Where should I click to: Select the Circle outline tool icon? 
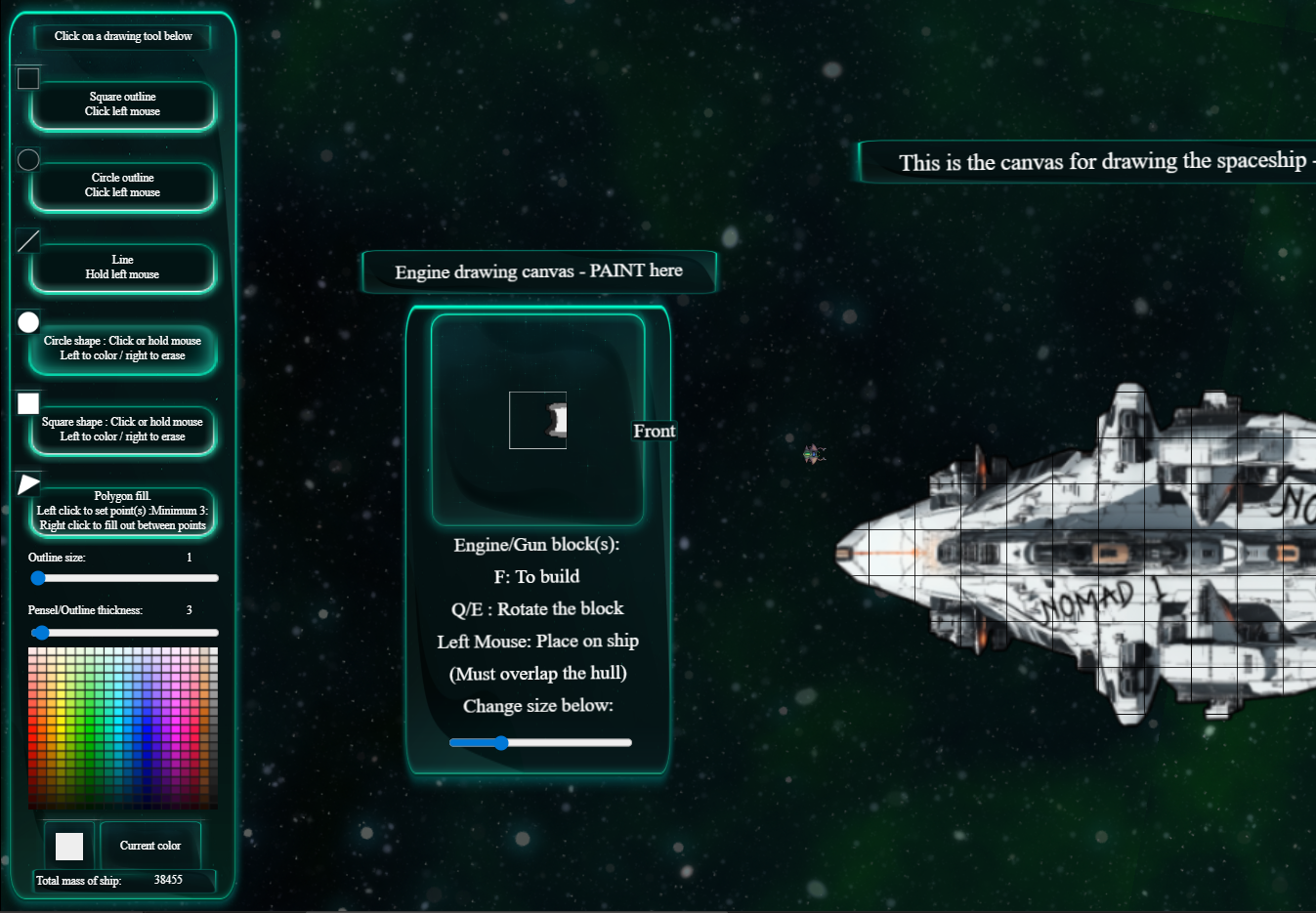coord(27,159)
